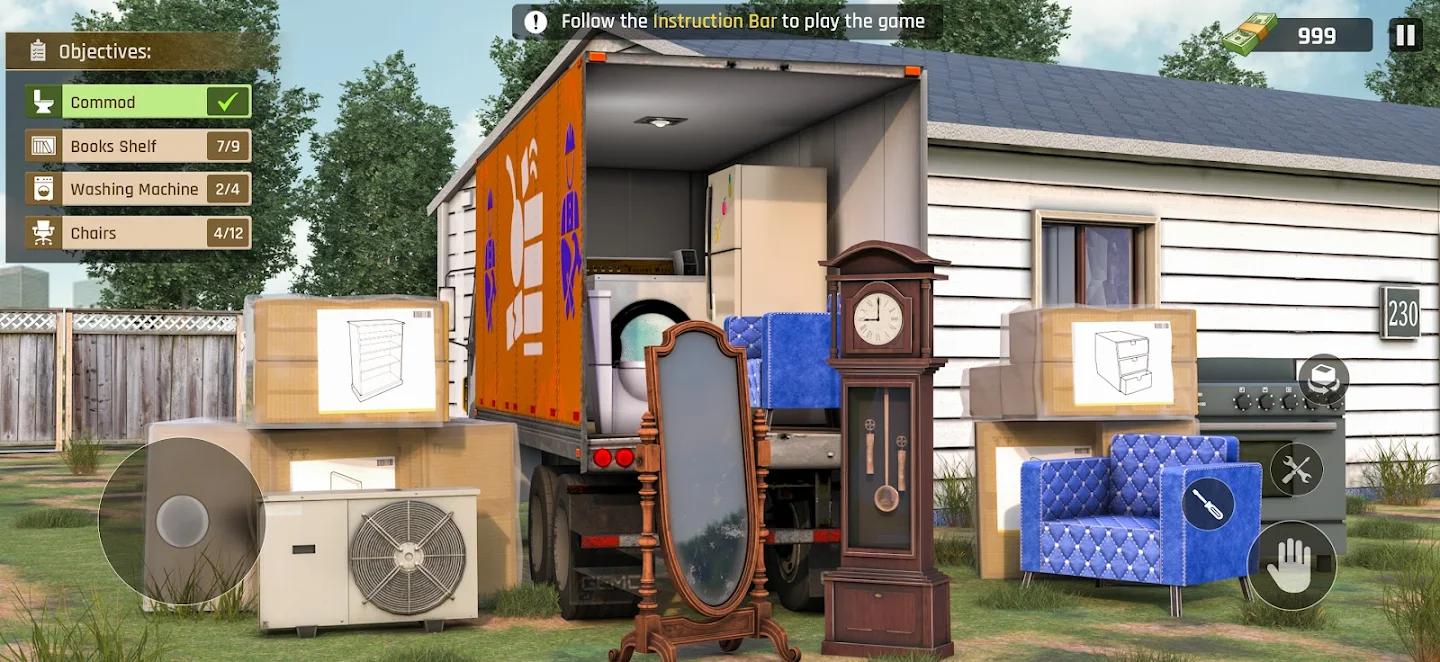Tap the virtual joystick knob
The image size is (1440, 662).
coord(183,521)
